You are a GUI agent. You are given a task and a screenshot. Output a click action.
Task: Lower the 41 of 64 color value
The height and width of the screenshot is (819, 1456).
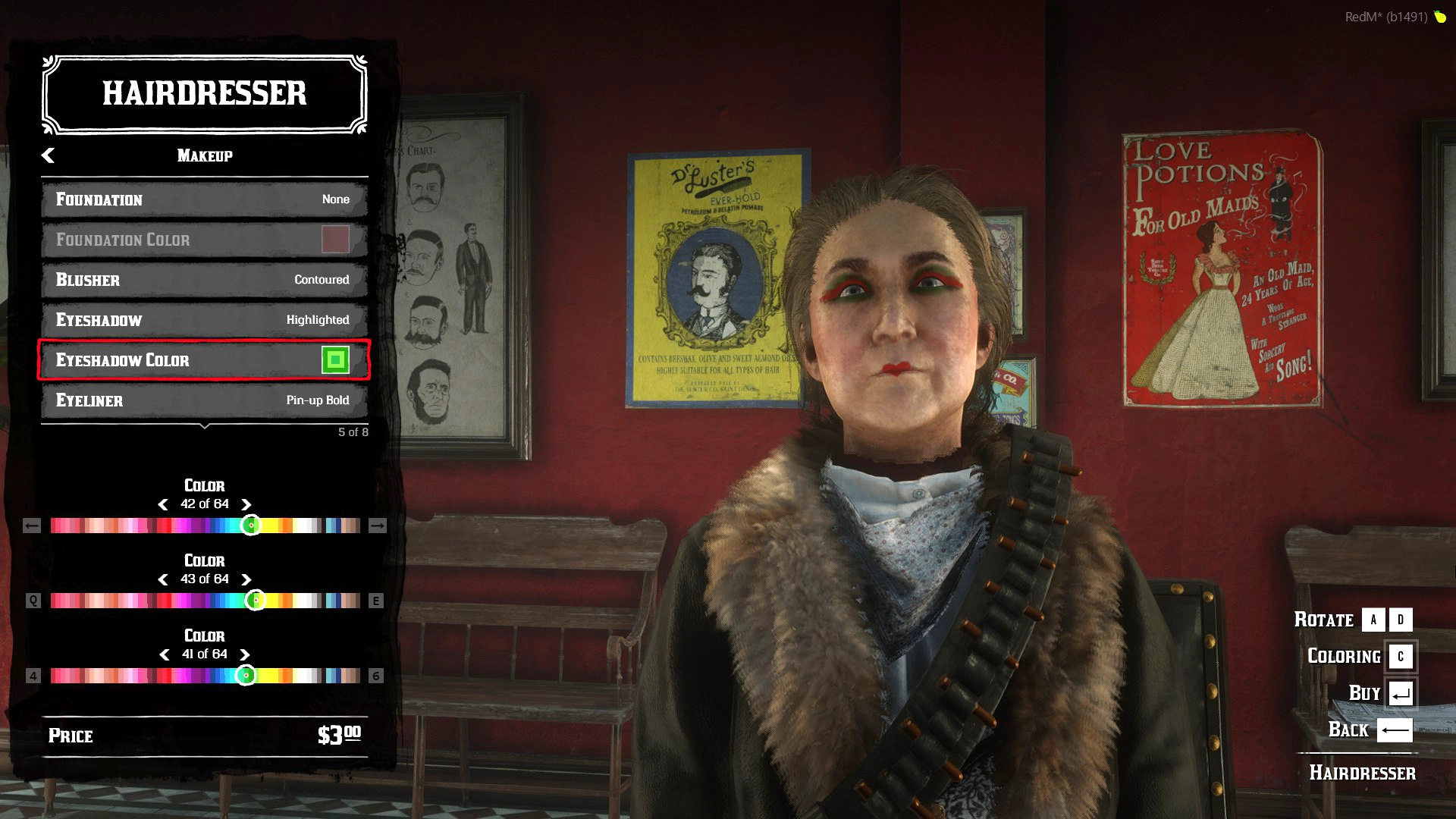pos(165,654)
